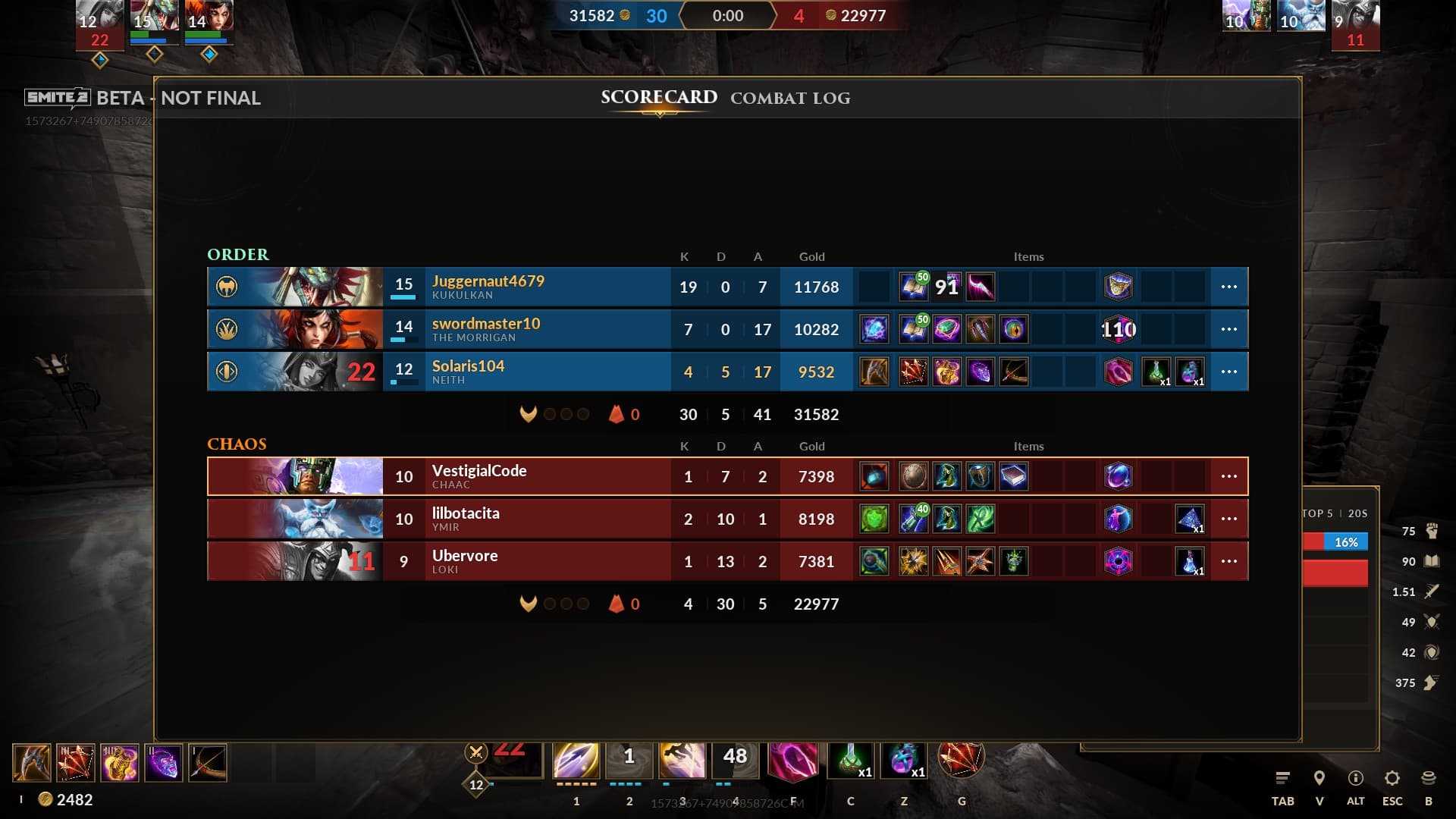The image size is (1456, 819).
Task: Select the Scorecard tab
Action: pyautogui.click(x=658, y=98)
